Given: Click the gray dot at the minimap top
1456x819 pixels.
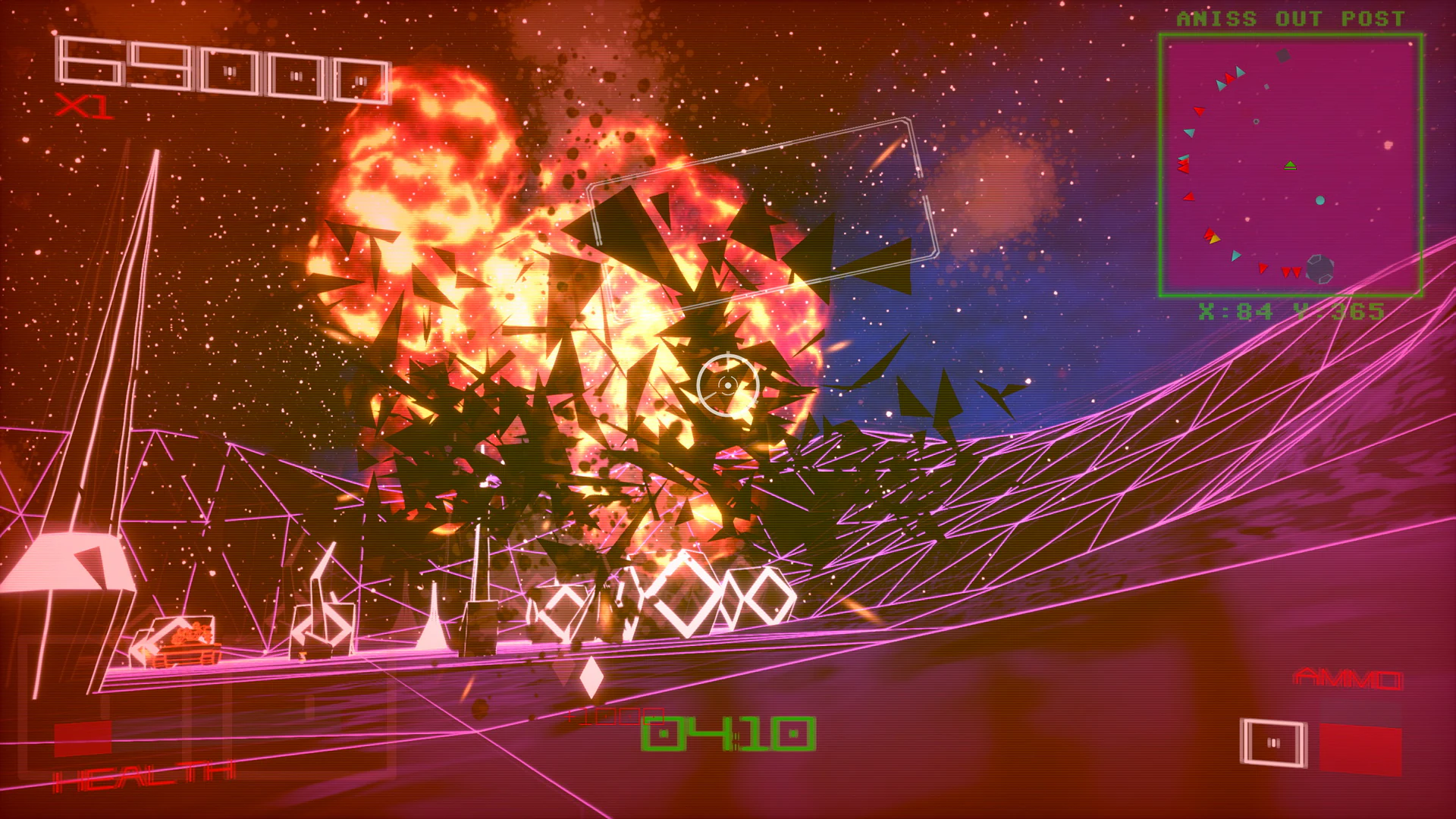Looking at the screenshot, I should pyautogui.click(x=1284, y=55).
